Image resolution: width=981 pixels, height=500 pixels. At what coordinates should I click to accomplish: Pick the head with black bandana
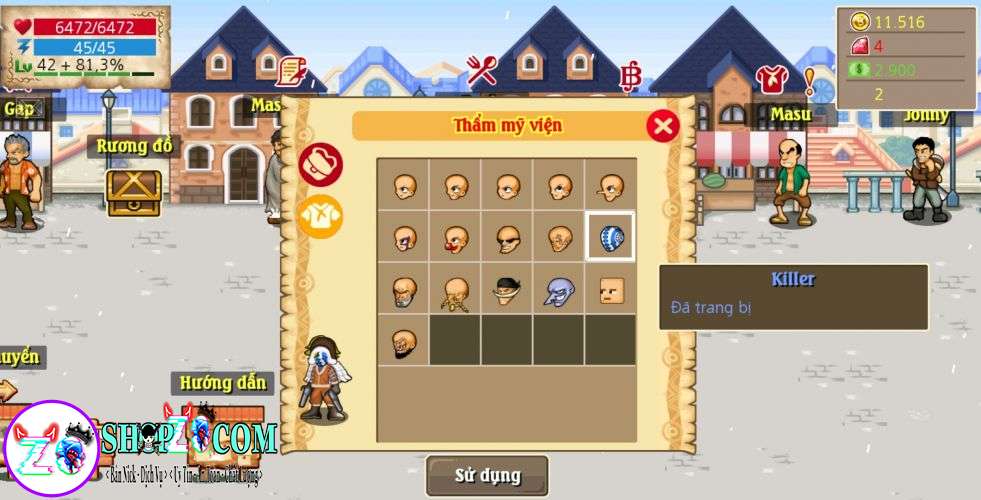pos(506,289)
